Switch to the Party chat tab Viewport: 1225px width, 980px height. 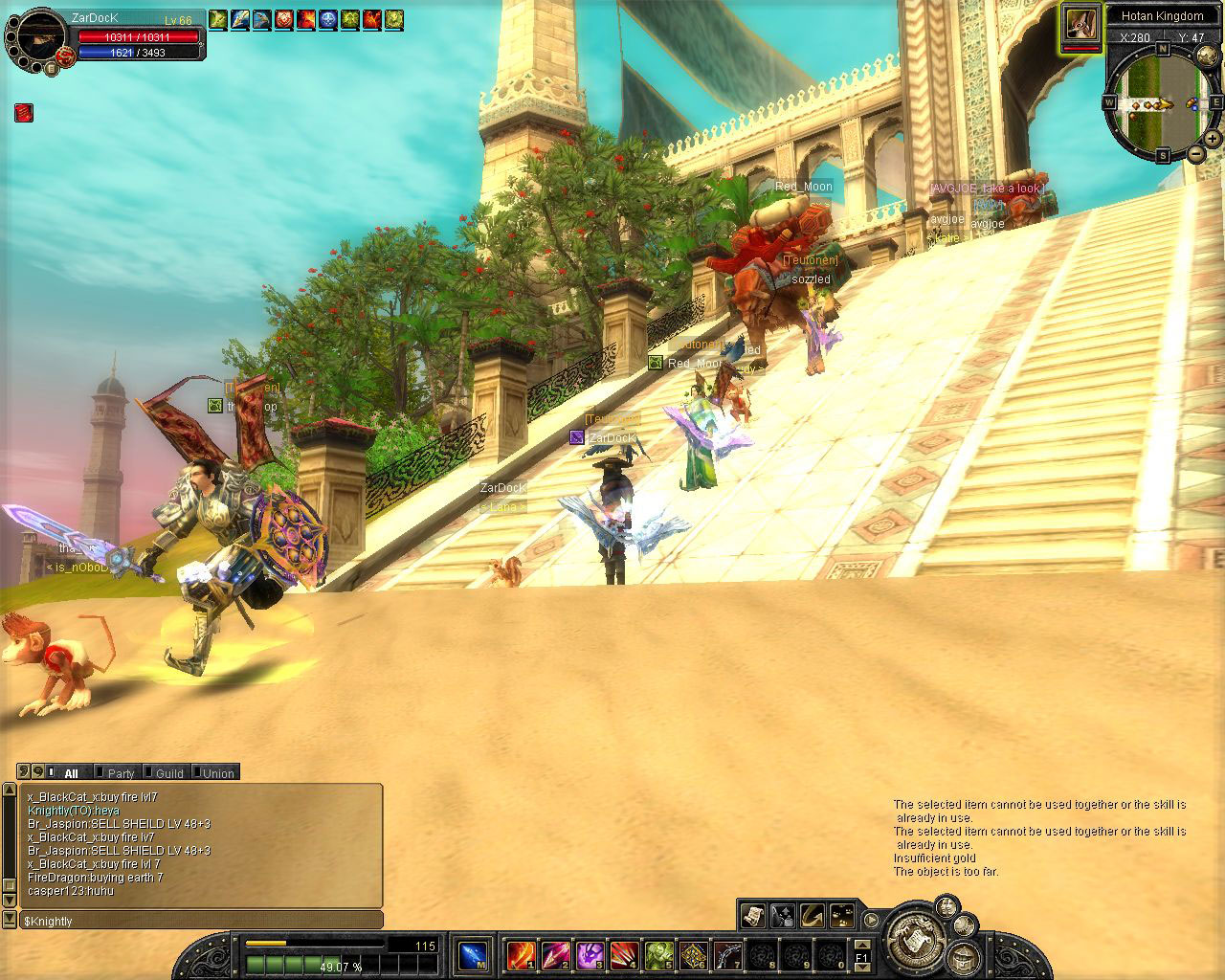(x=121, y=773)
